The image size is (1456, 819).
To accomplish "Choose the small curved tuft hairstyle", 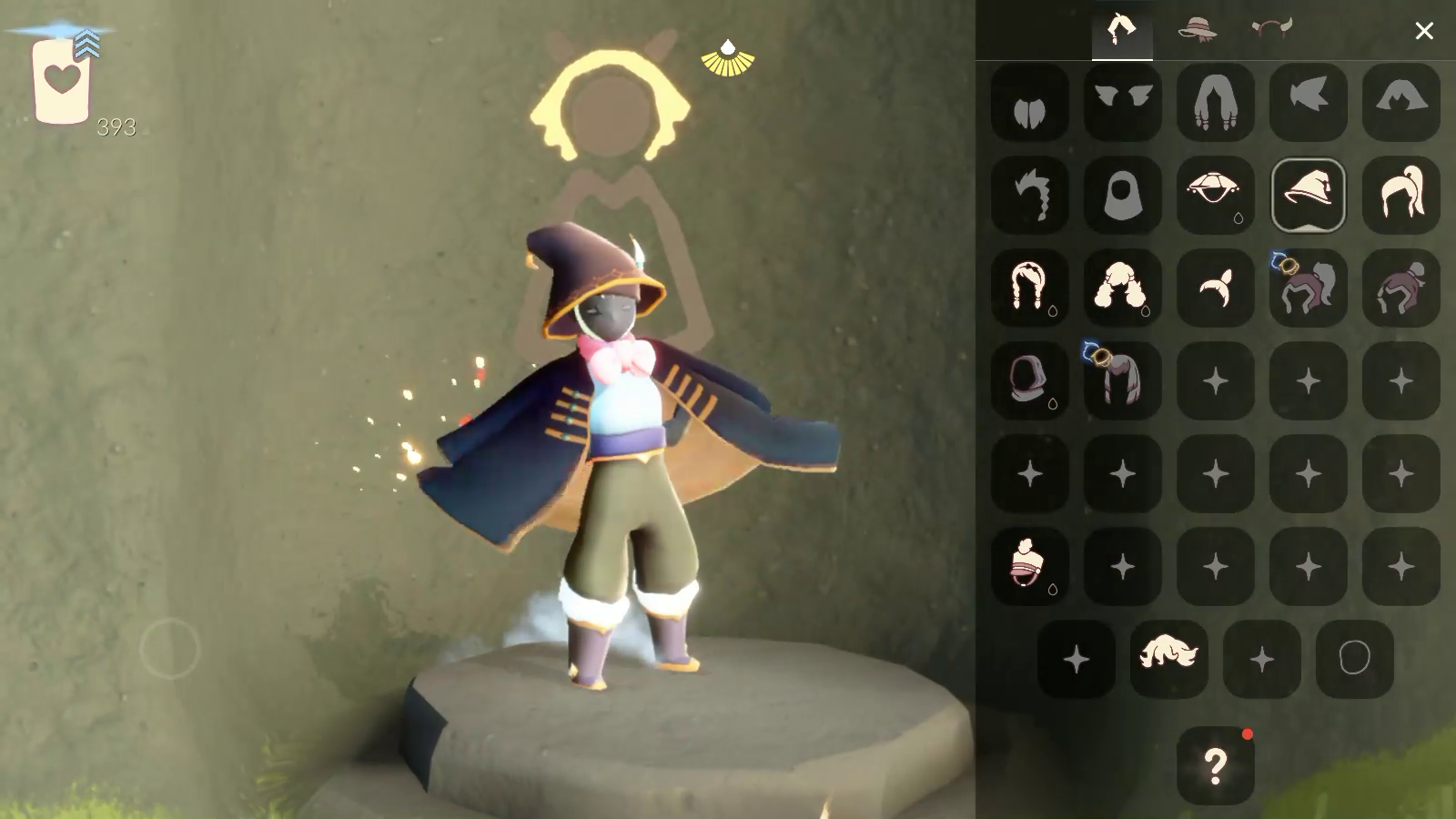I will click(1215, 288).
